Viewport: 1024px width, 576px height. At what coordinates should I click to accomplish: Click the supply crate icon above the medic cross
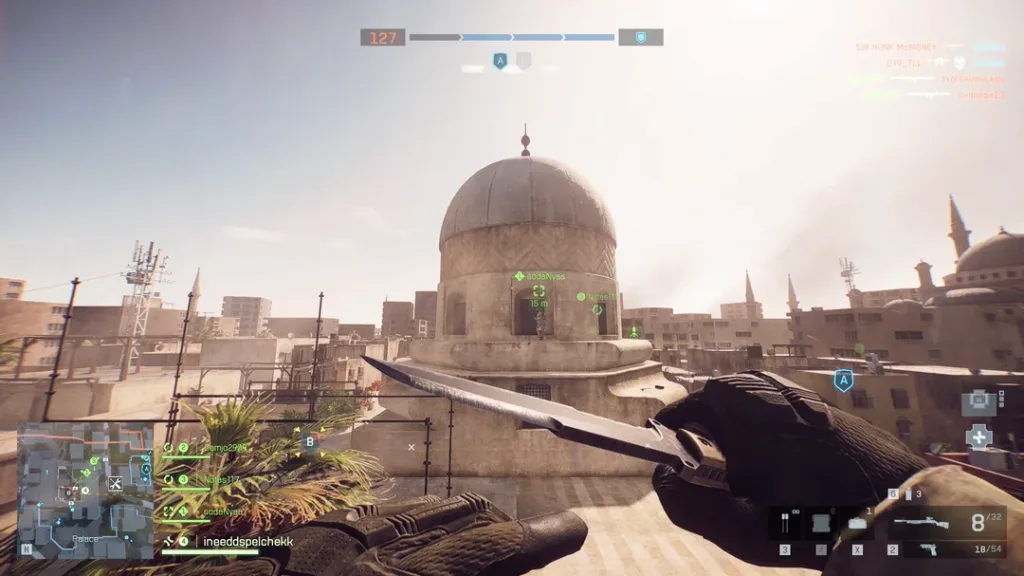pyautogui.click(x=978, y=402)
